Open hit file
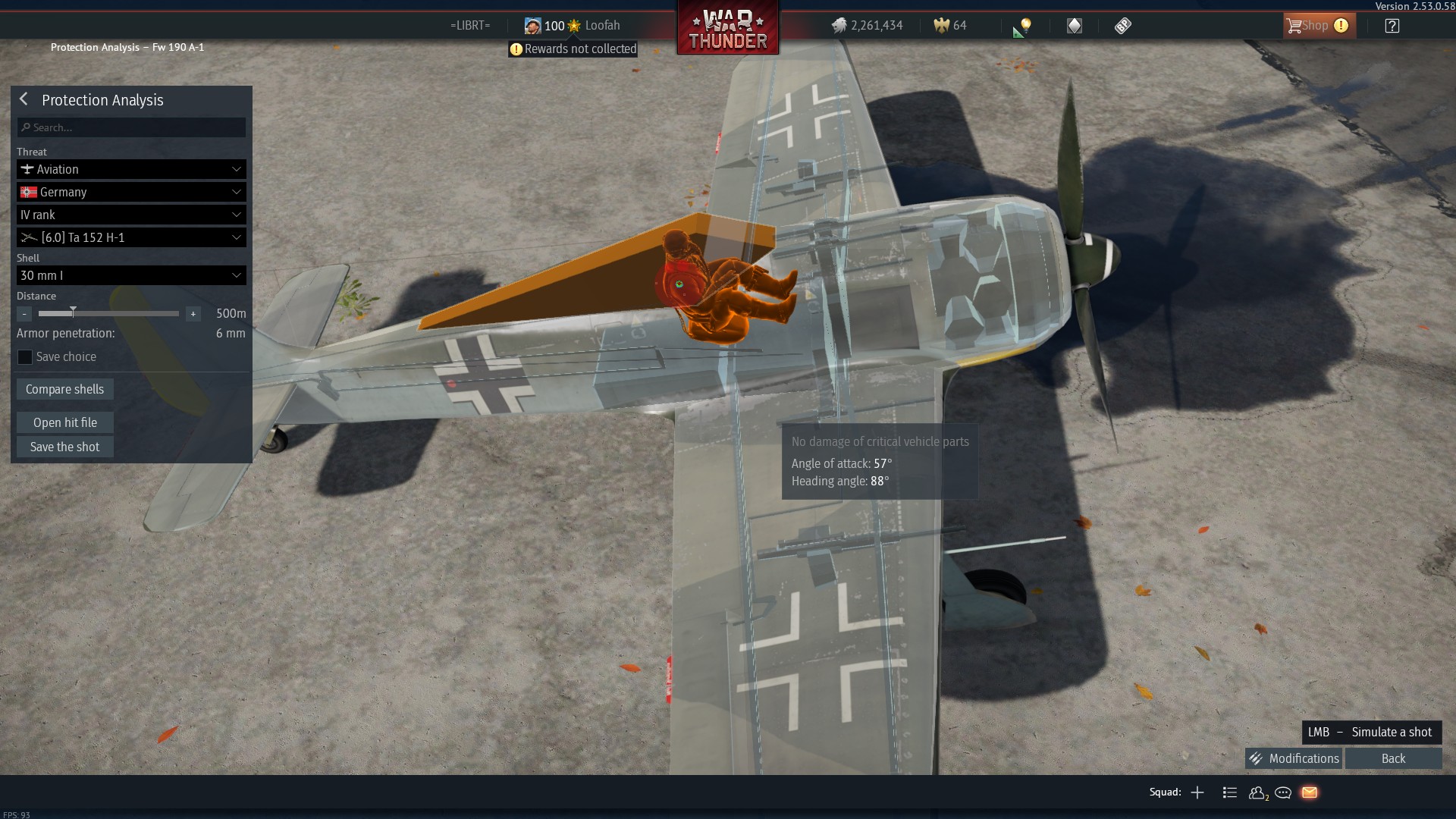 pos(64,422)
